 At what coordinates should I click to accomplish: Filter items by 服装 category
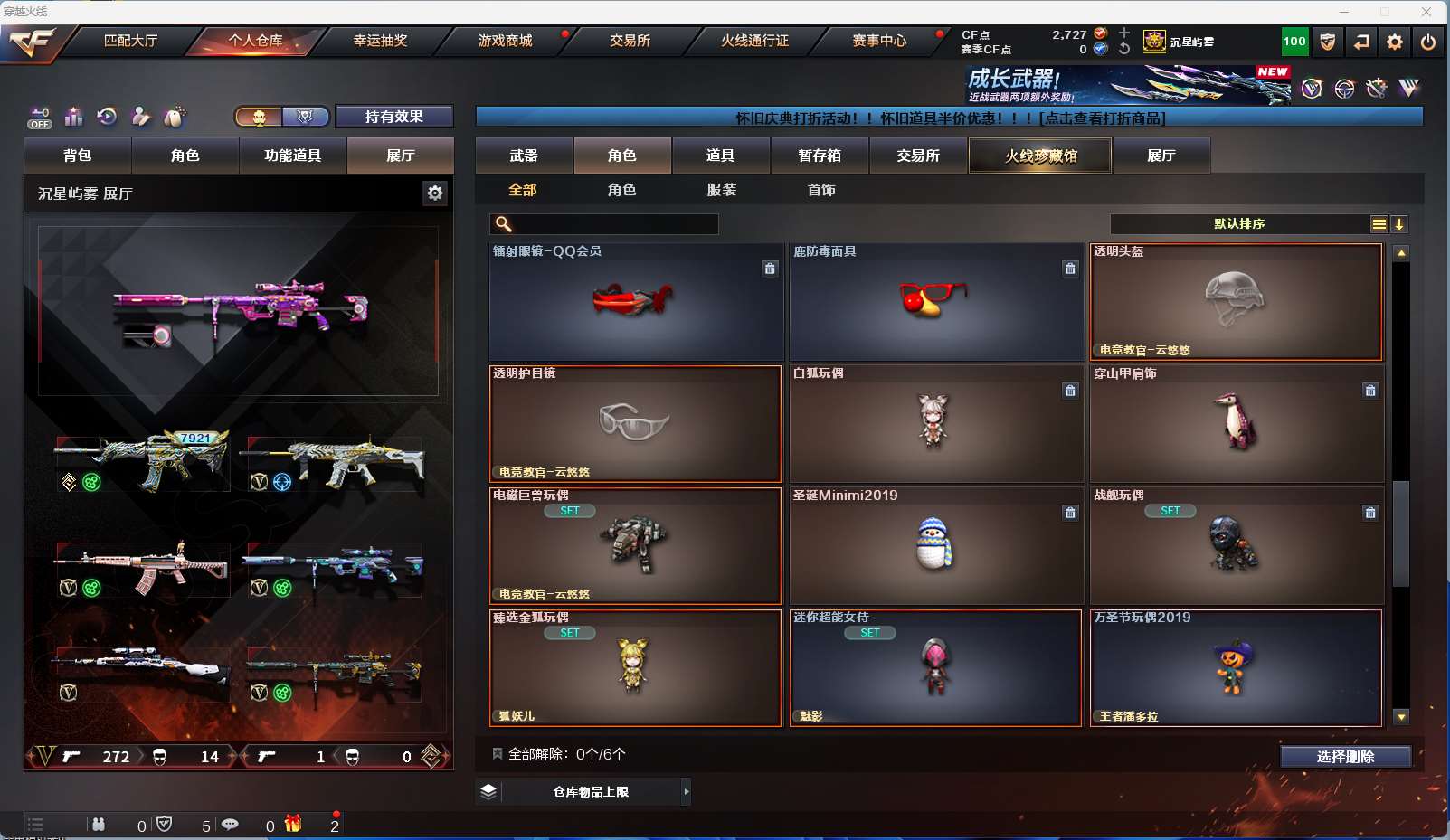pyautogui.click(x=722, y=190)
